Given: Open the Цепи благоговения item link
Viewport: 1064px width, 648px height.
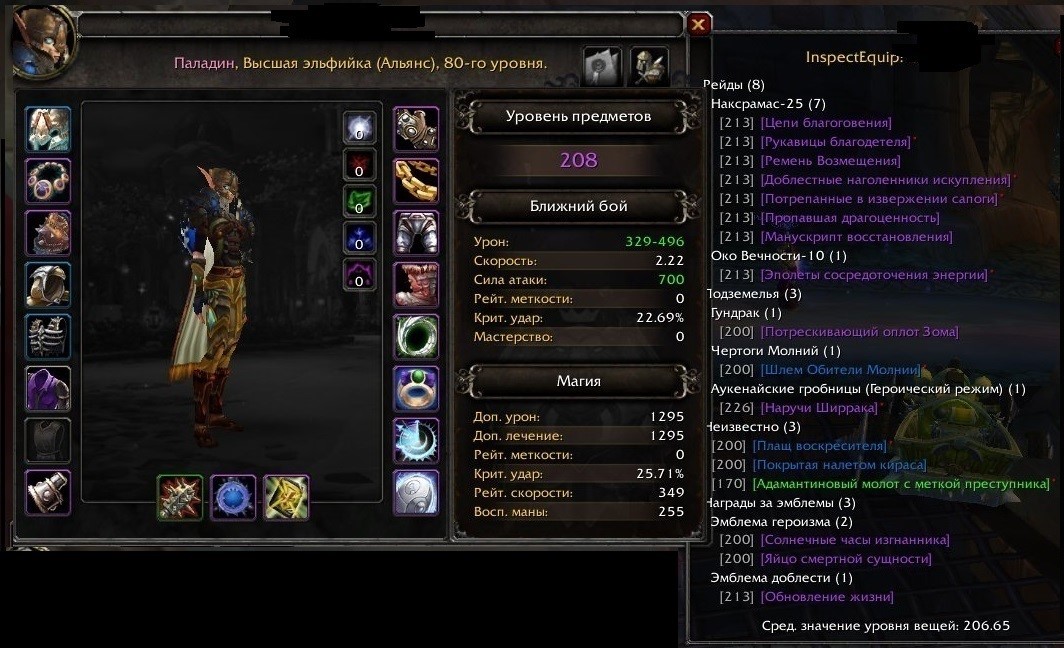Looking at the screenshot, I should 825,123.
